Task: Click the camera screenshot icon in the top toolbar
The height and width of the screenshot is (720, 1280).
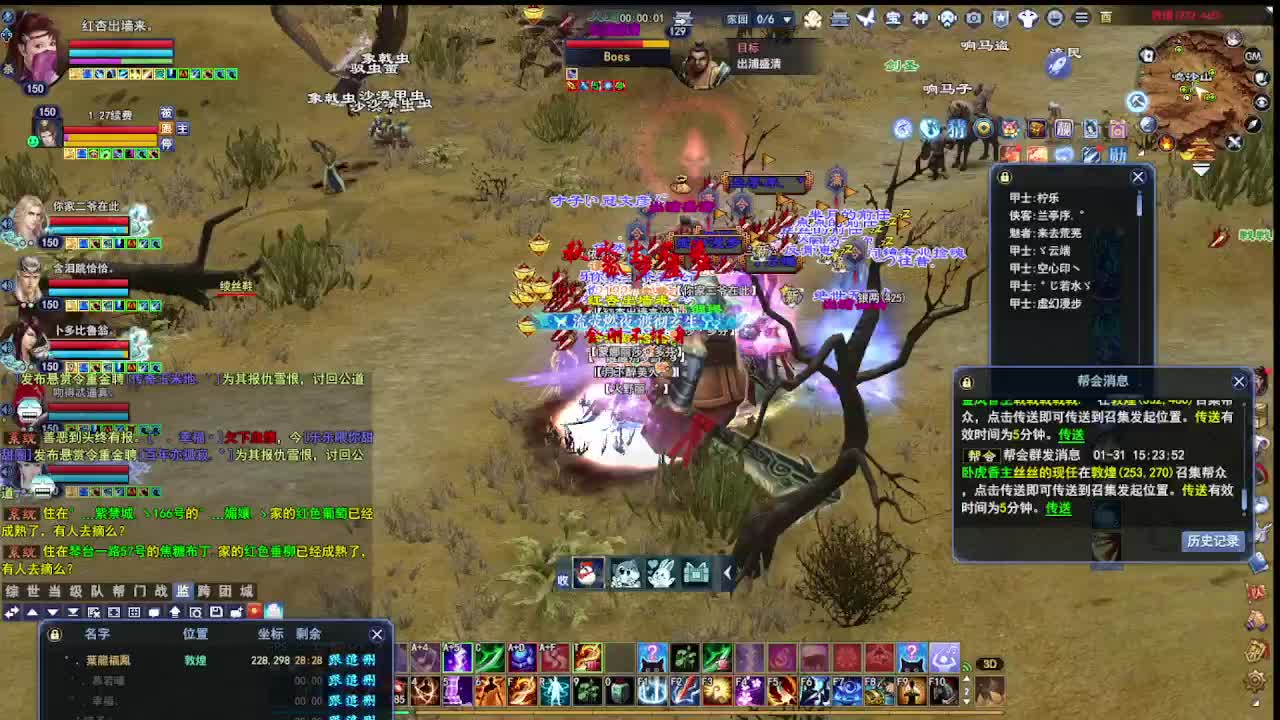Action: pyautogui.click(x=972, y=17)
